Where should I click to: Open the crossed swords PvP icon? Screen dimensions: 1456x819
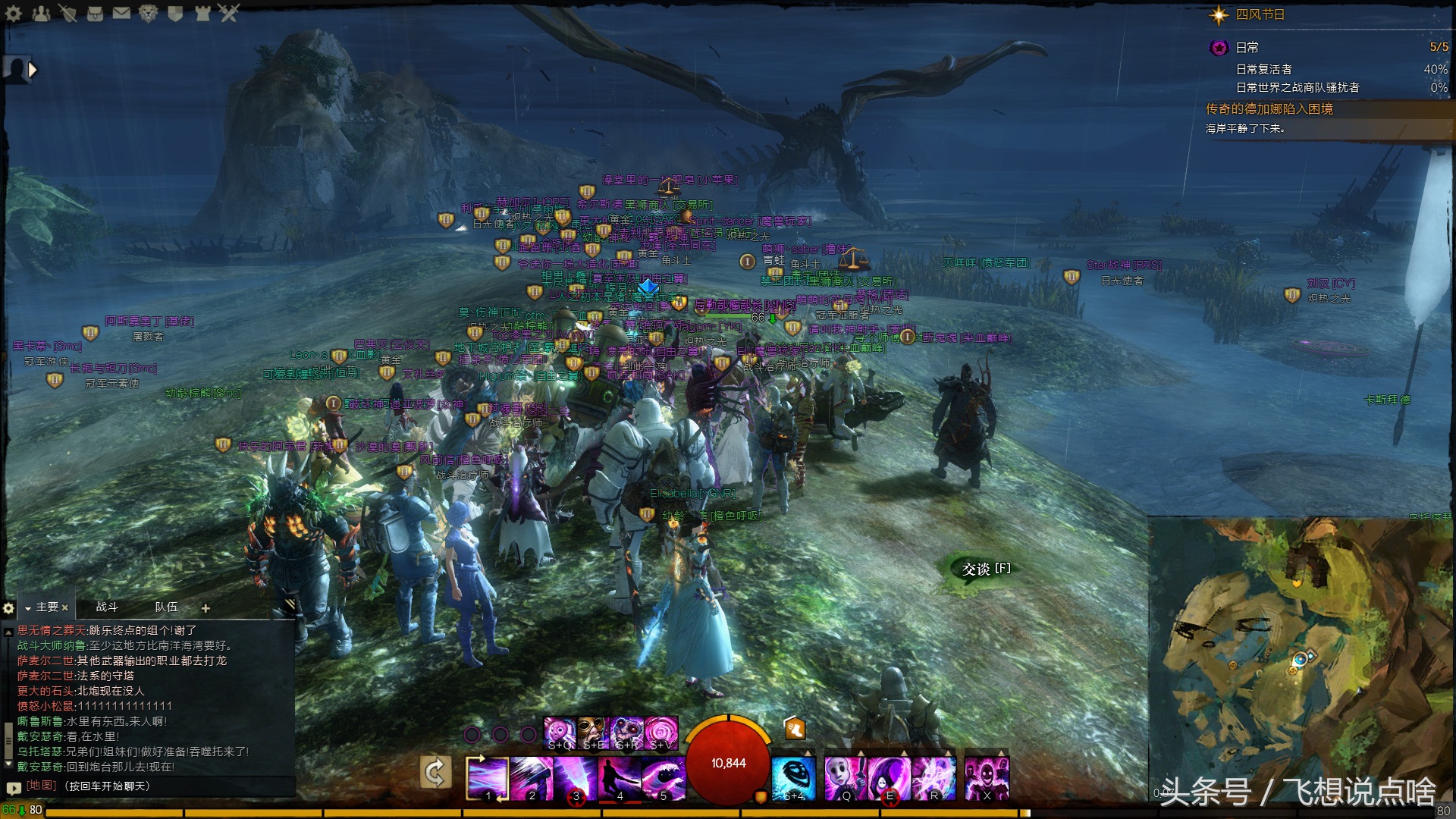pyautogui.click(x=229, y=13)
